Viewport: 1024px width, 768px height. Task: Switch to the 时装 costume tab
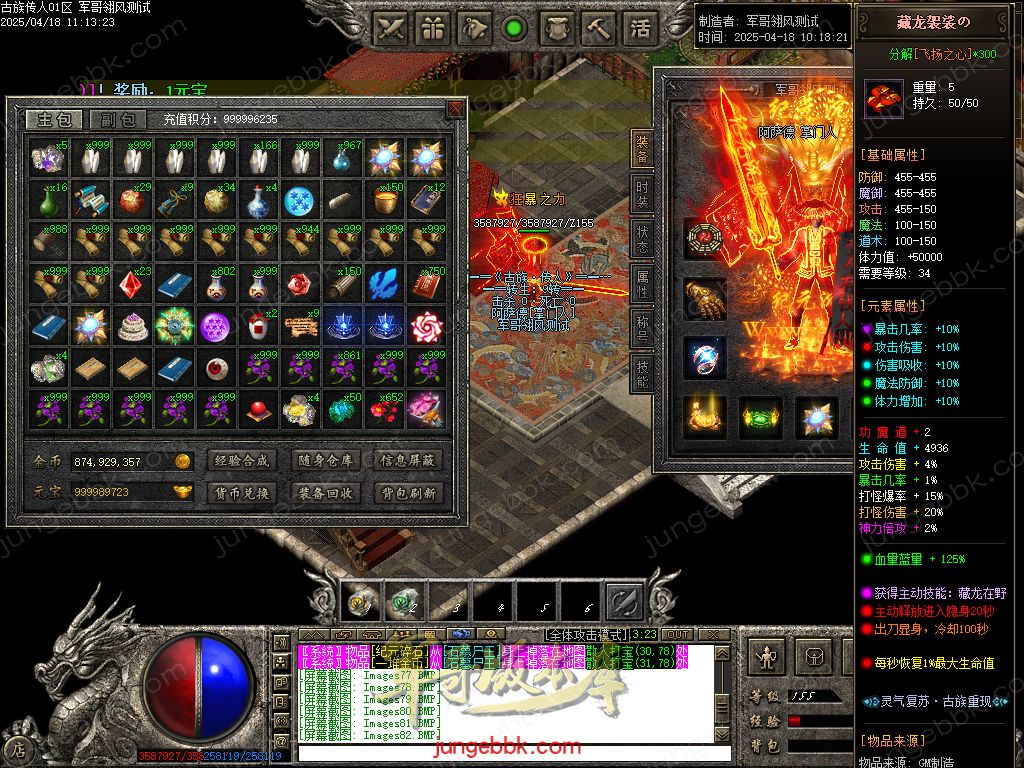pos(641,193)
